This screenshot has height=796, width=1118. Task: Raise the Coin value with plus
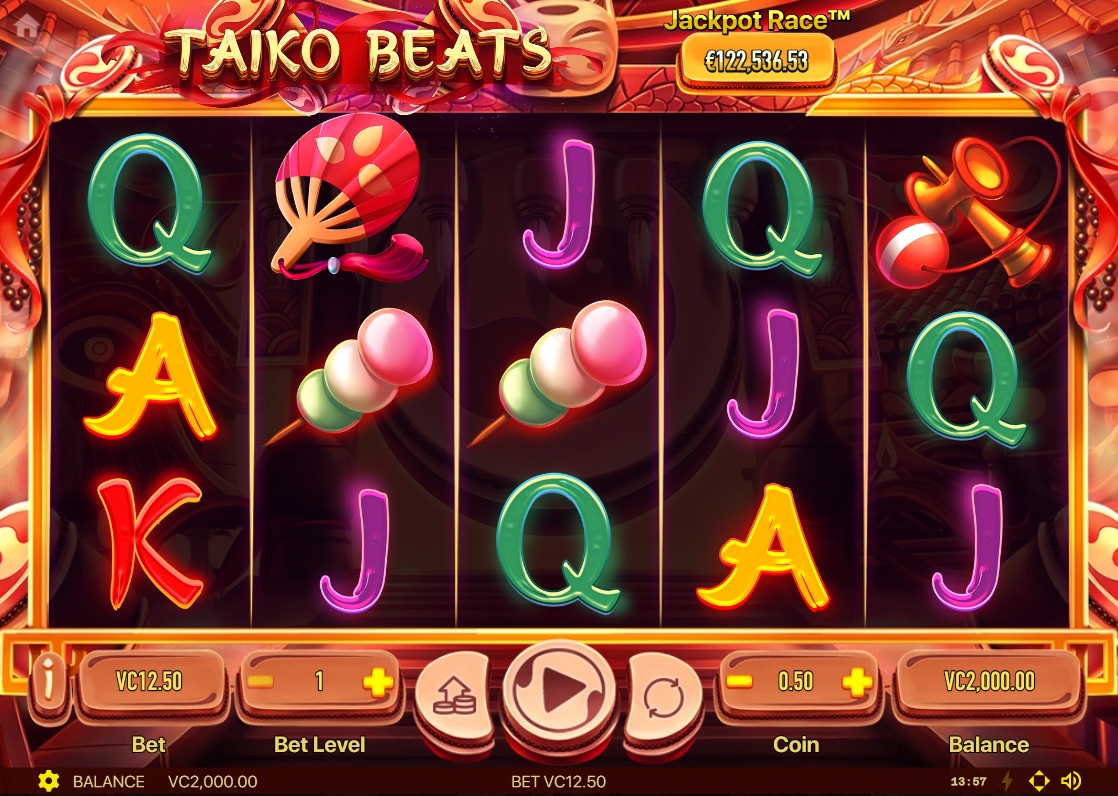(x=856, y=682)
